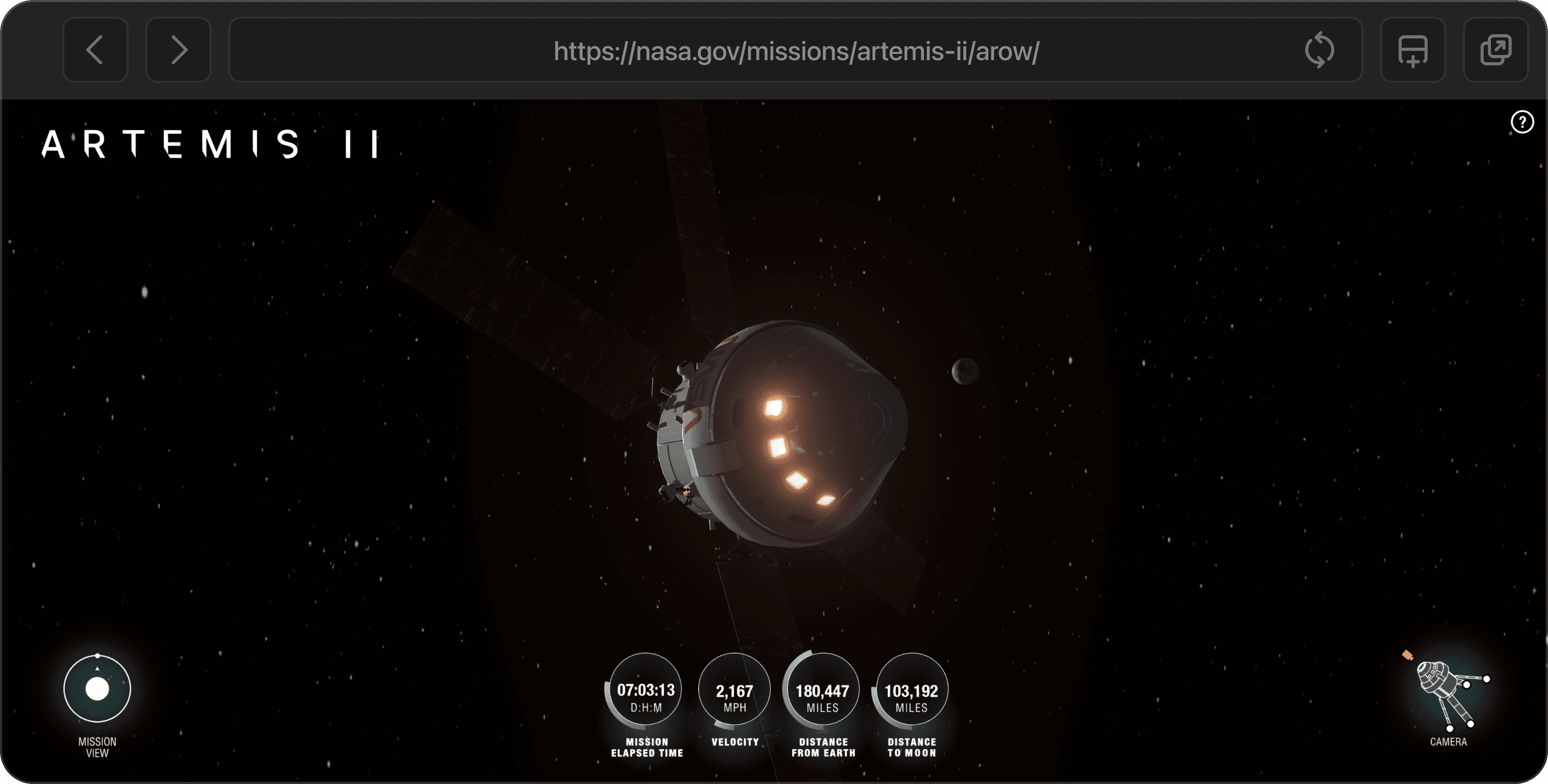Select the Velocity dial showing 2,167 MPH
Viewport: 1548px width, 784px height.
pyautogui.click(x=734, y=691)
